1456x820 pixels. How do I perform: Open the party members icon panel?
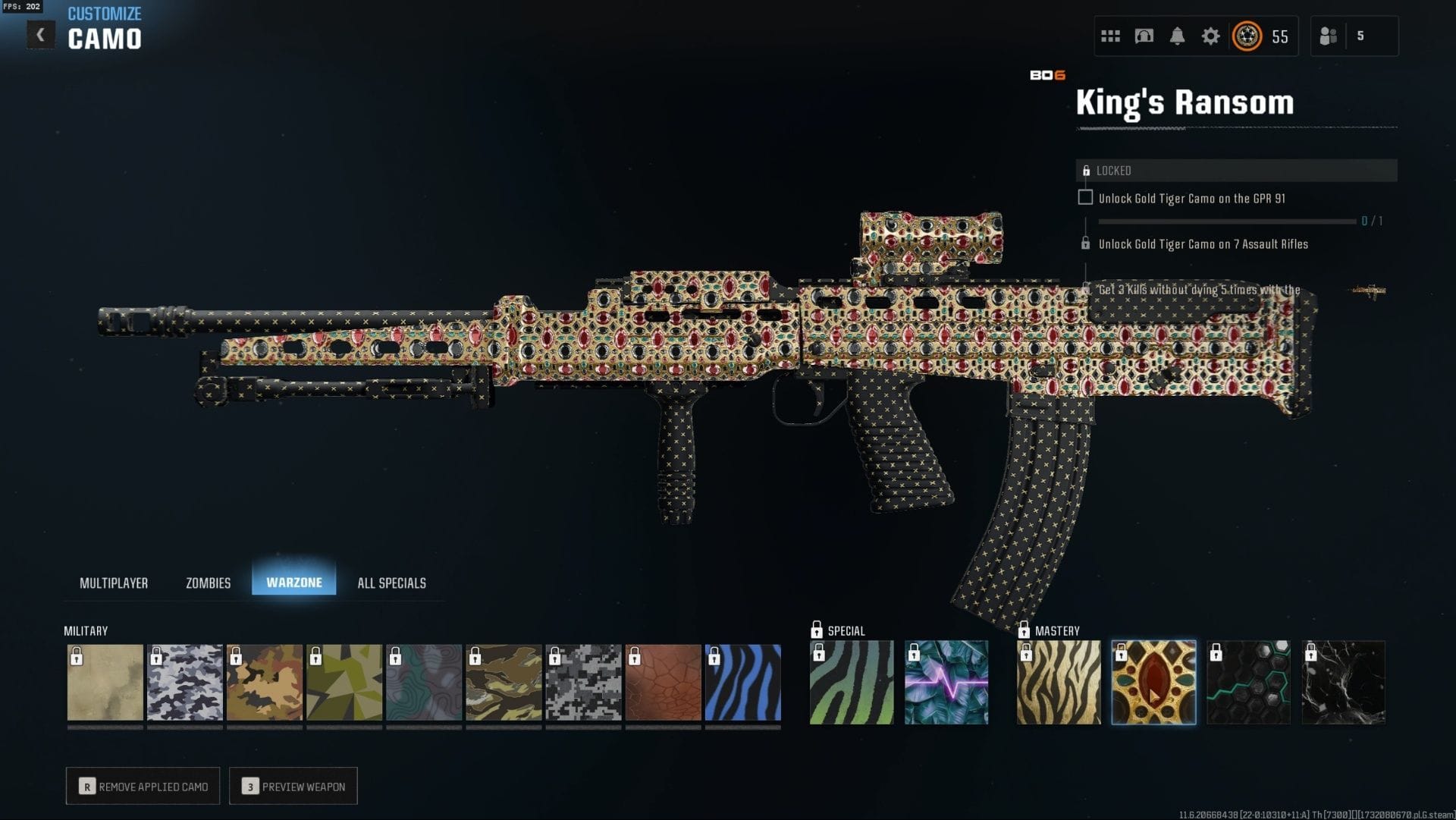coord(1329,35)
